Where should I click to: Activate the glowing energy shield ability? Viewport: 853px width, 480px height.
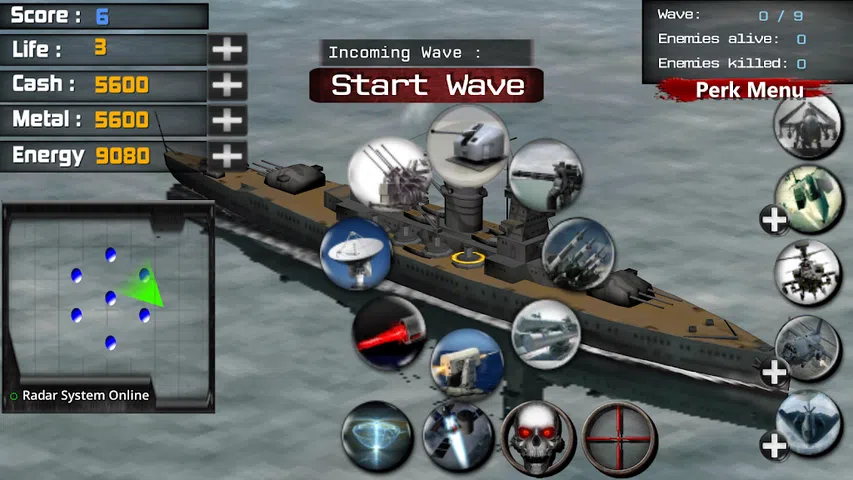pos(377,436)
